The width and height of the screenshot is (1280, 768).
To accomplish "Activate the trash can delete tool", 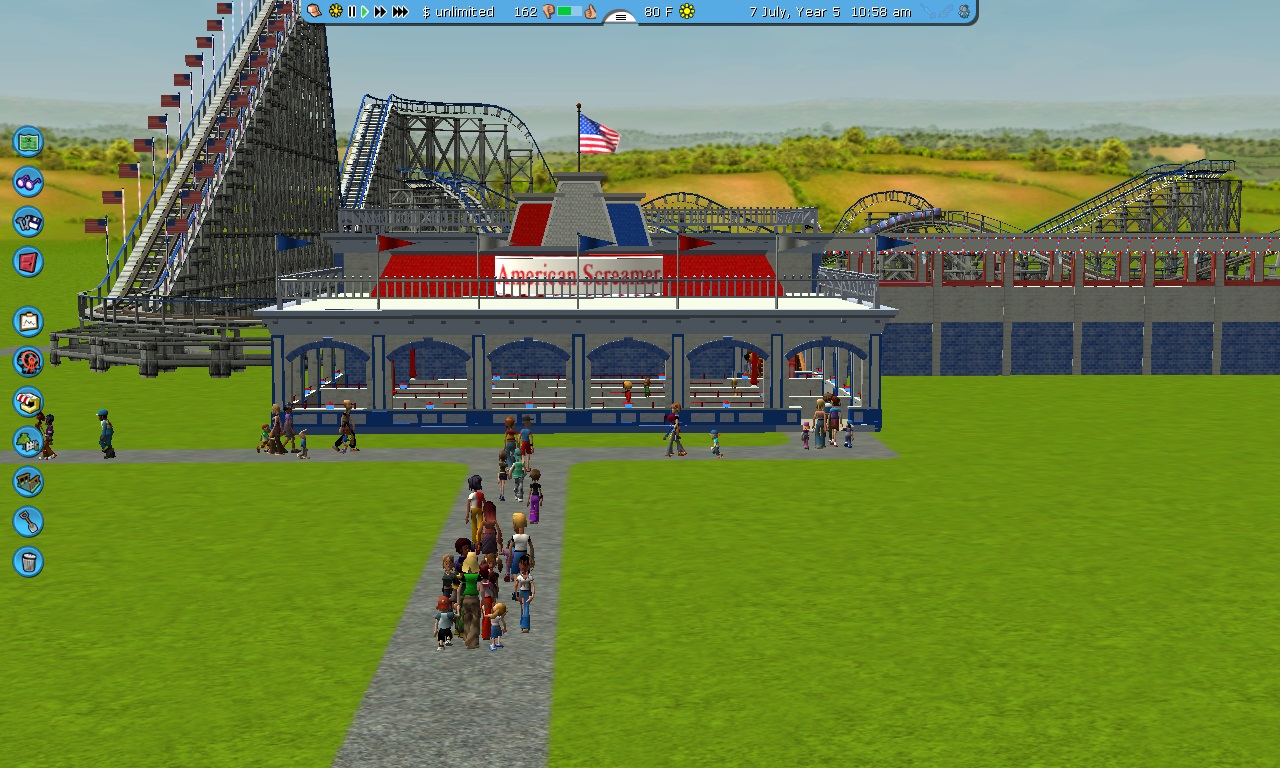I will coord(28,561).
